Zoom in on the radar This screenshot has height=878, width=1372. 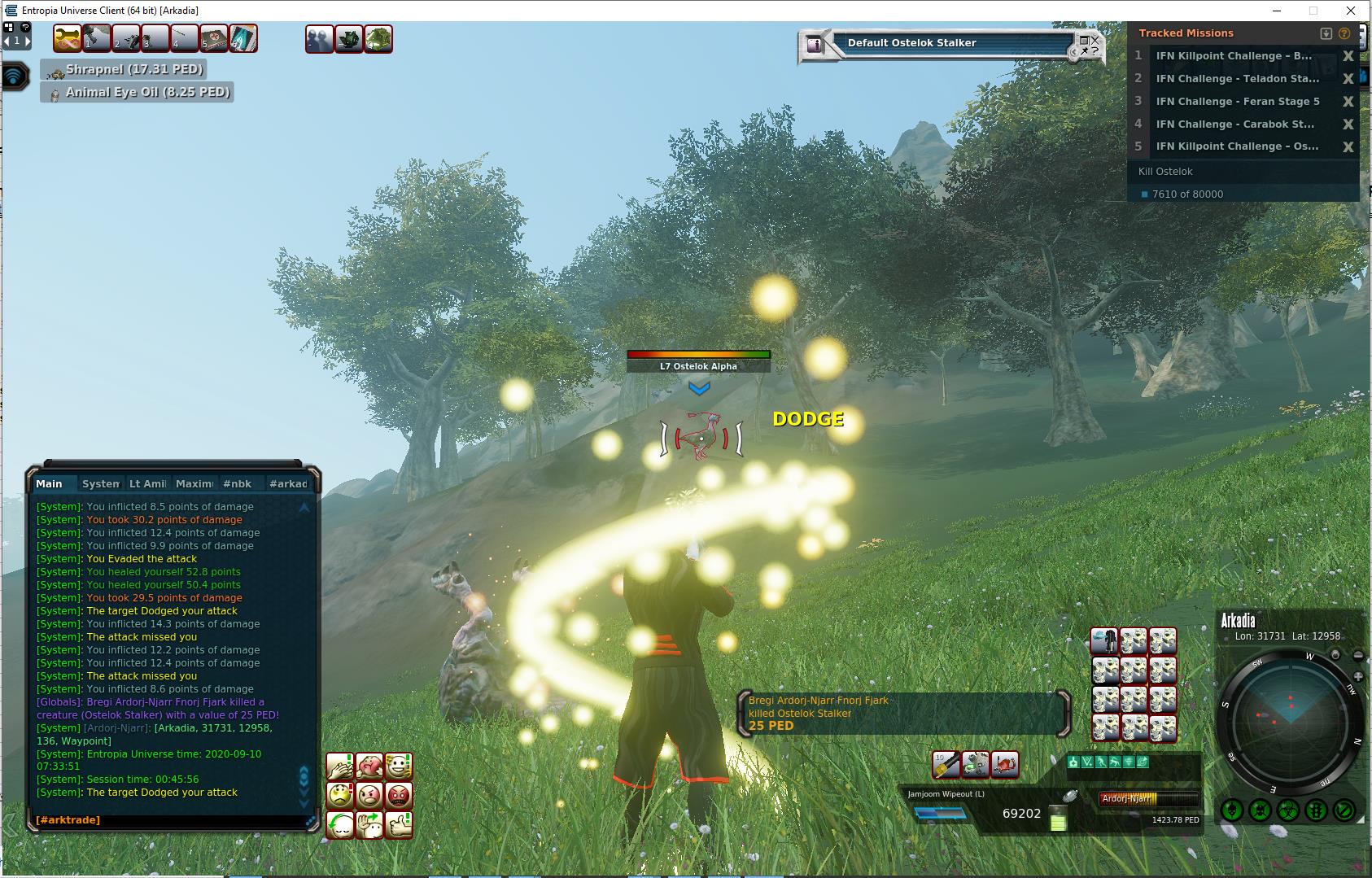pos(1358,677)
